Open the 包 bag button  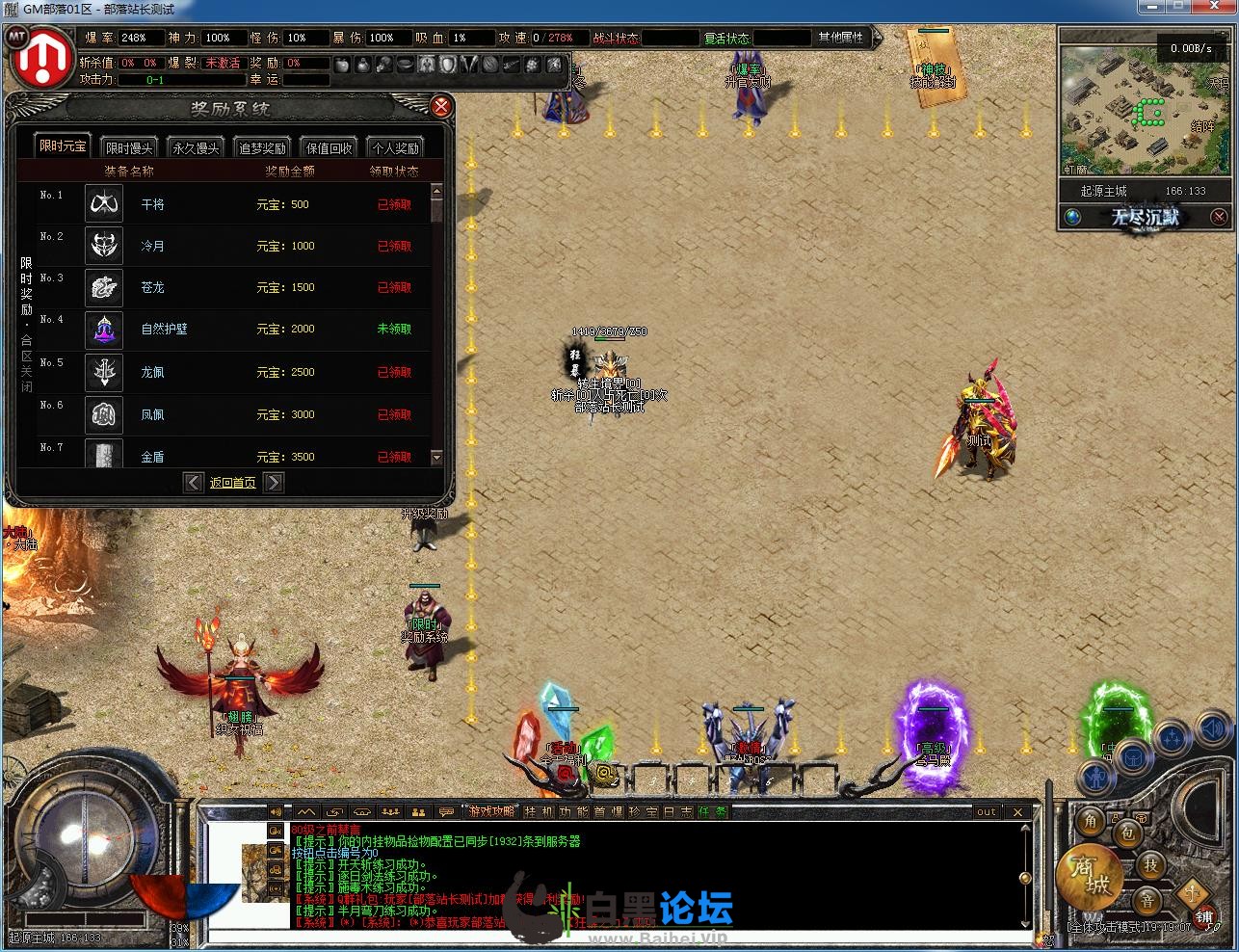1126,833
